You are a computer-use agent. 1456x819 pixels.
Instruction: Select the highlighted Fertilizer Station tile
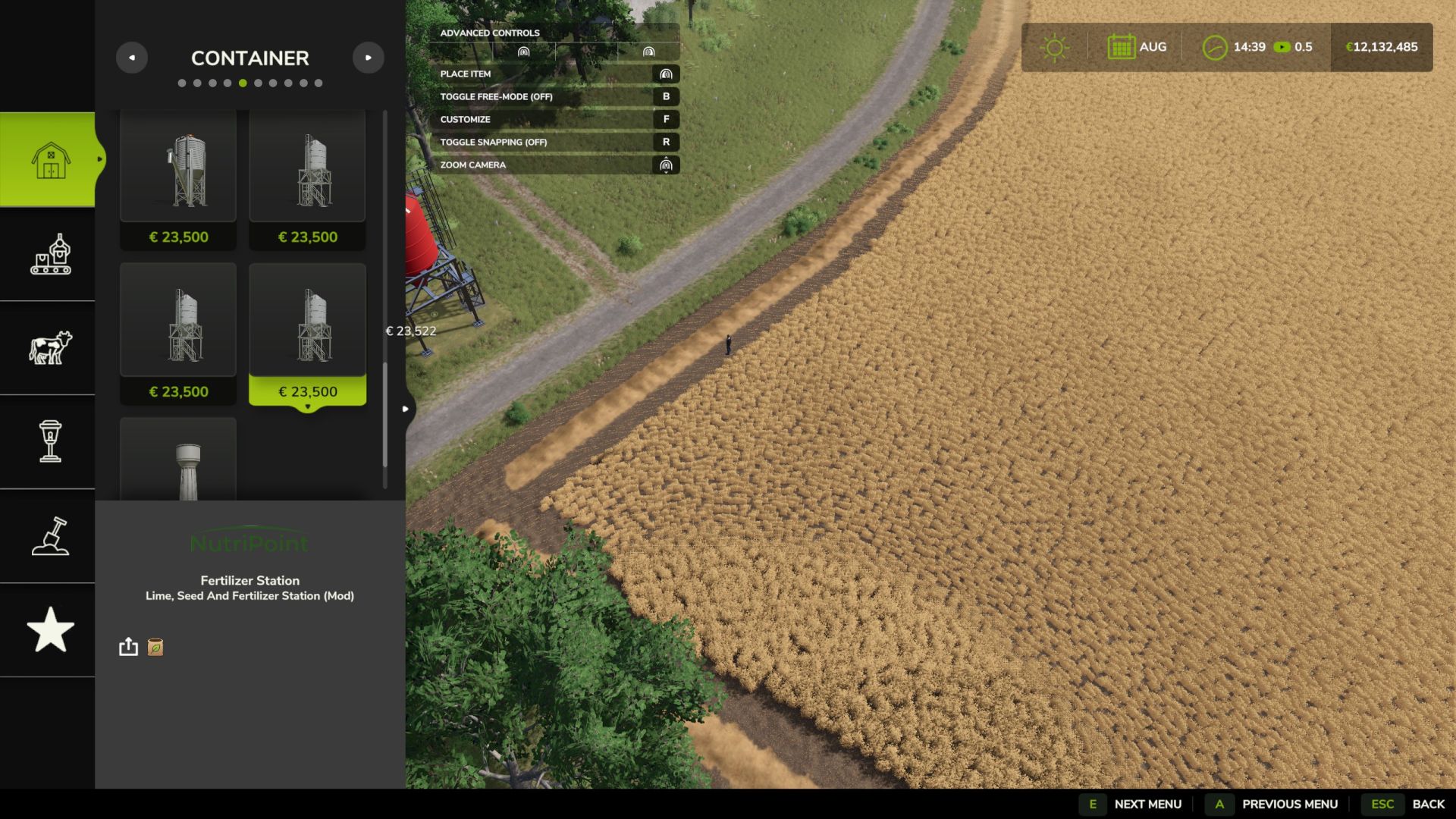[307, 334]
